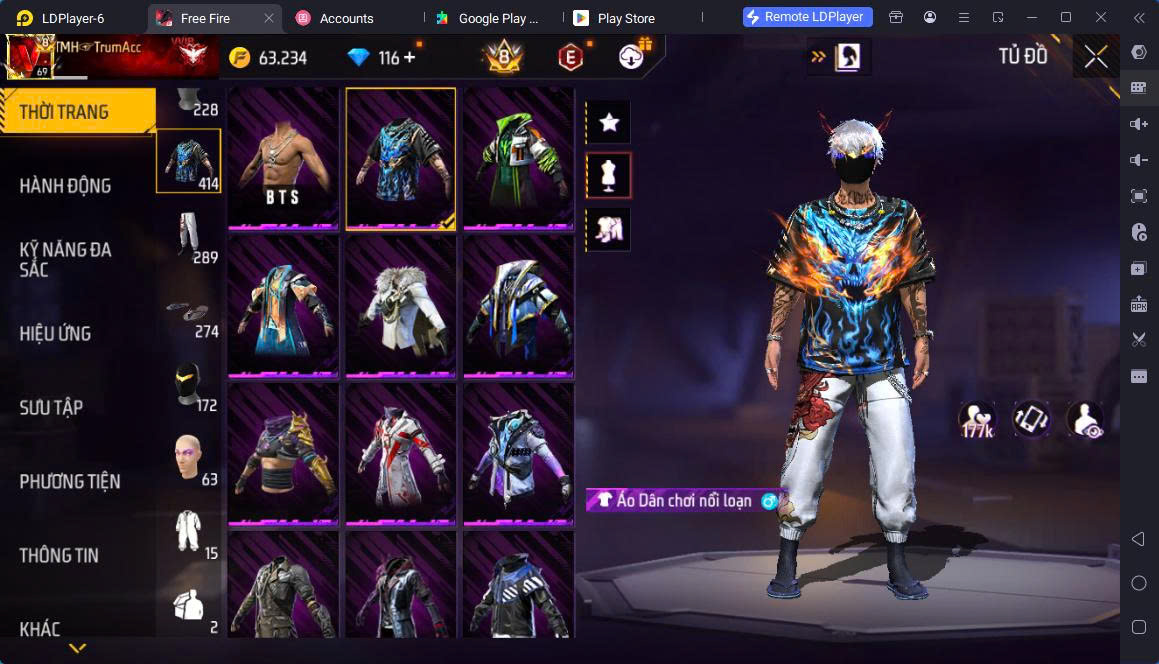
Task: Close the wardrobe with the X button
Action: tap(1096, 57)
